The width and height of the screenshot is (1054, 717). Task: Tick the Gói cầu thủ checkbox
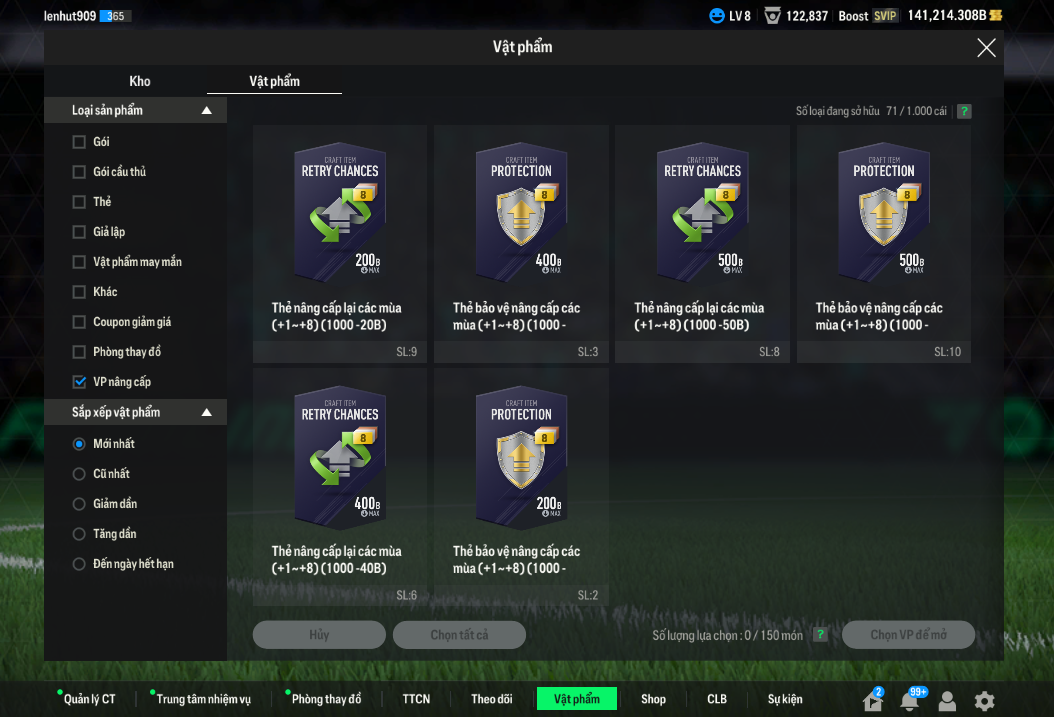tap(79, 172)
